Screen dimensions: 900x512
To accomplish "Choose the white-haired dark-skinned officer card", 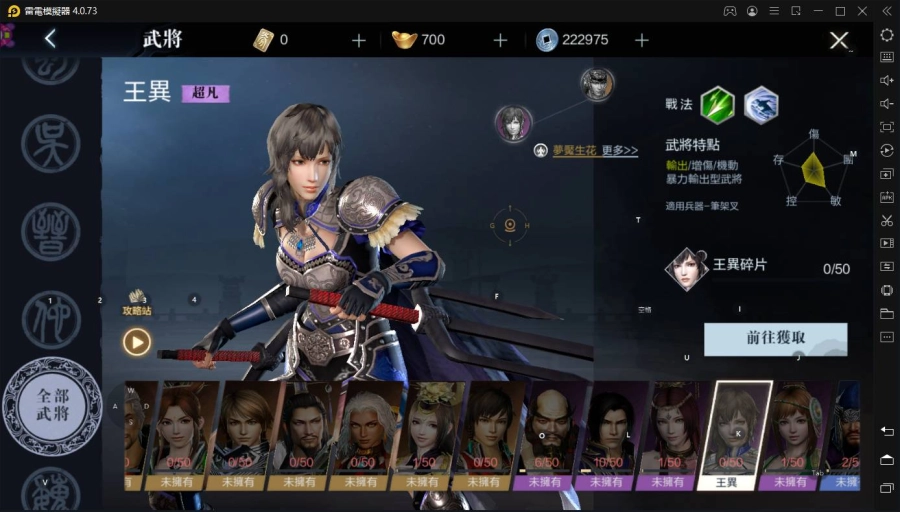I will pyautogui.click(x=361, y=435).
